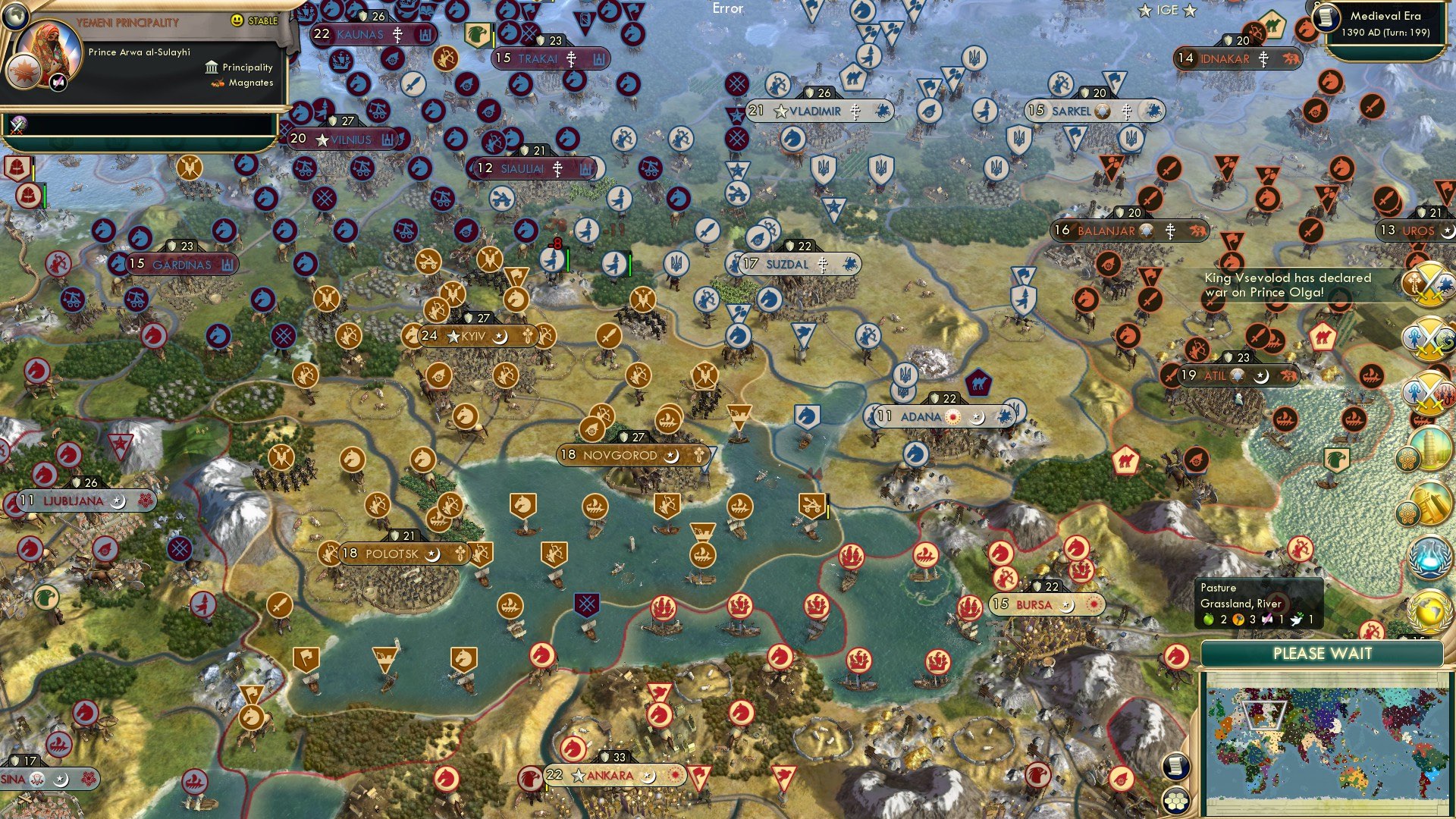Click the PLEASE WAIT banner
Image resolution: width=1456 pixels, height=819 pixels.
coord(1324,654)
